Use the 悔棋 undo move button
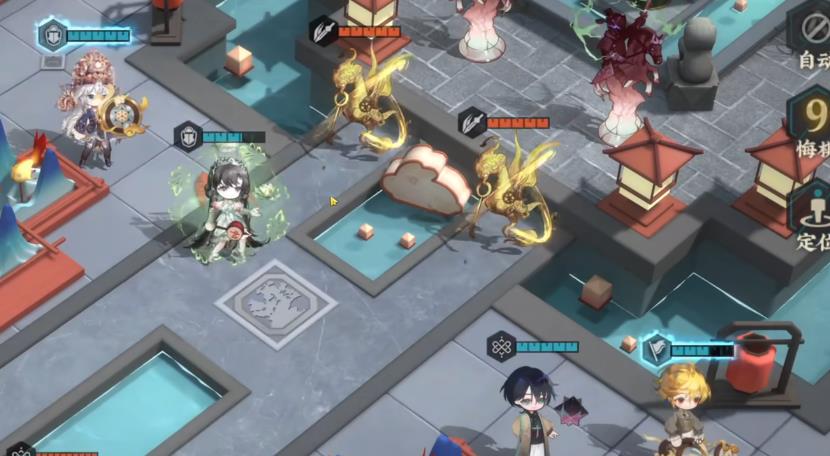 point(811,126)
